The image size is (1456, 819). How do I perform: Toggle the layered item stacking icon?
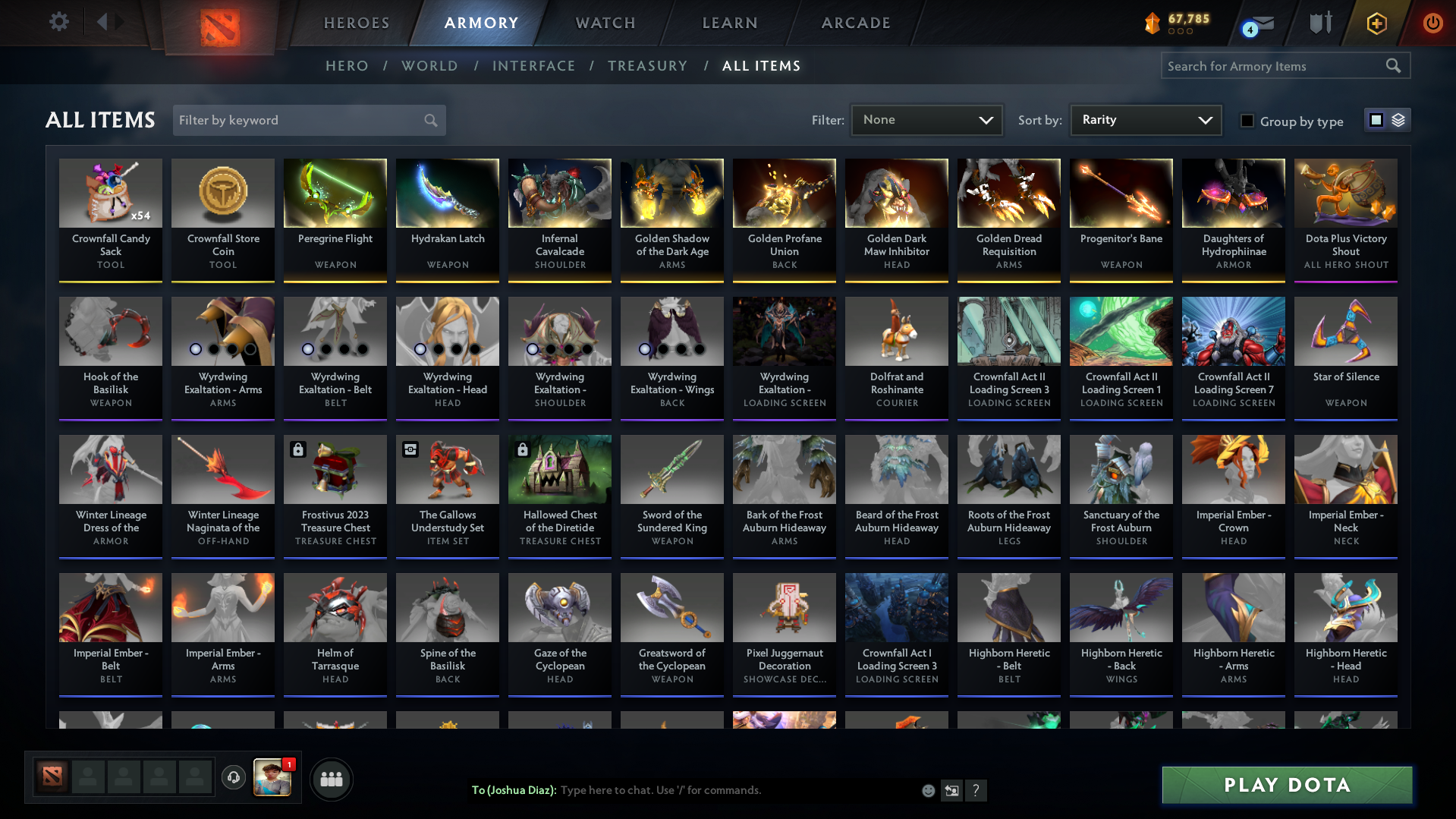point(1398,120)
